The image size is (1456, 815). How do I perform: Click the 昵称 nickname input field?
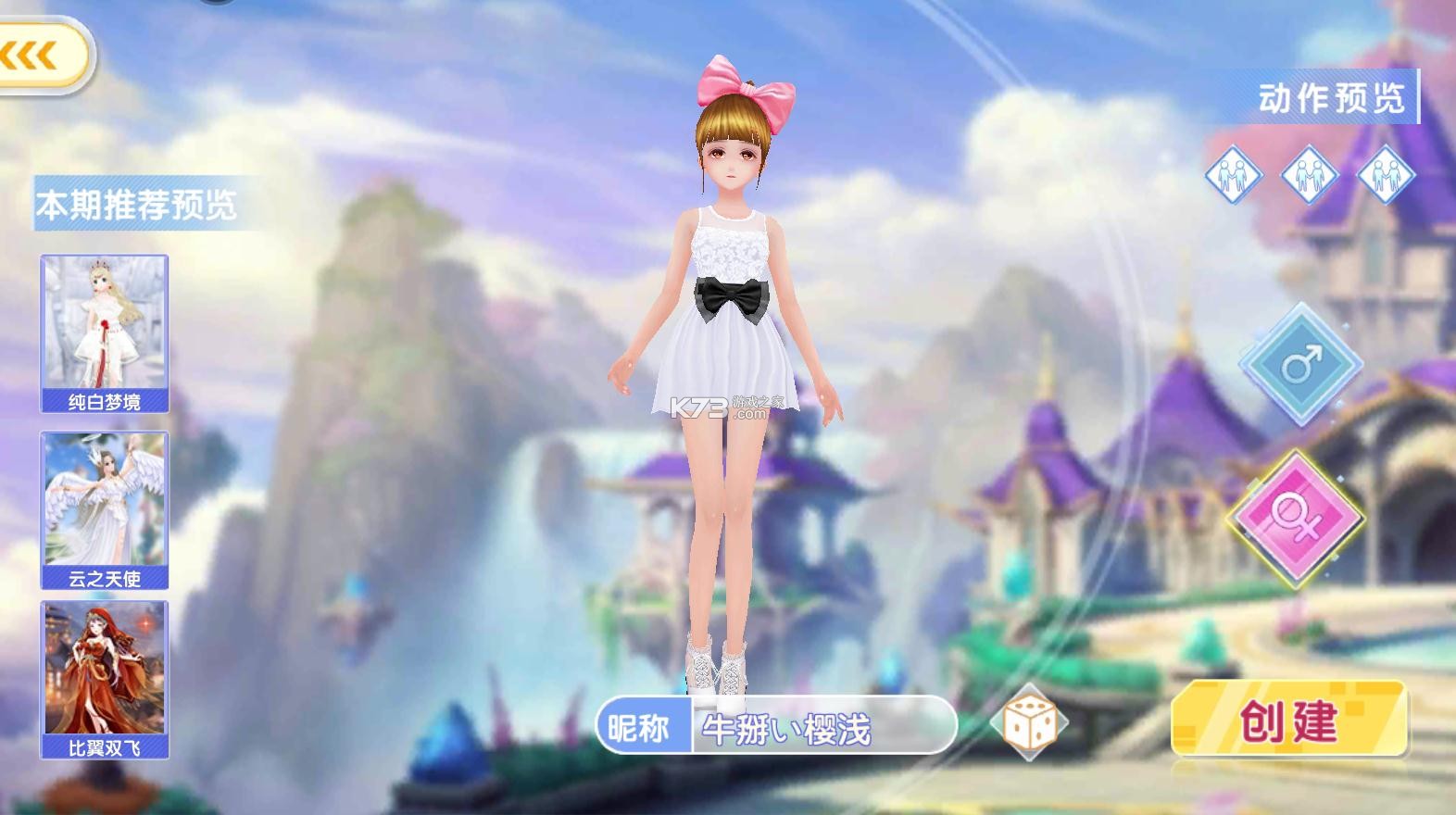(x=822, y=726)
